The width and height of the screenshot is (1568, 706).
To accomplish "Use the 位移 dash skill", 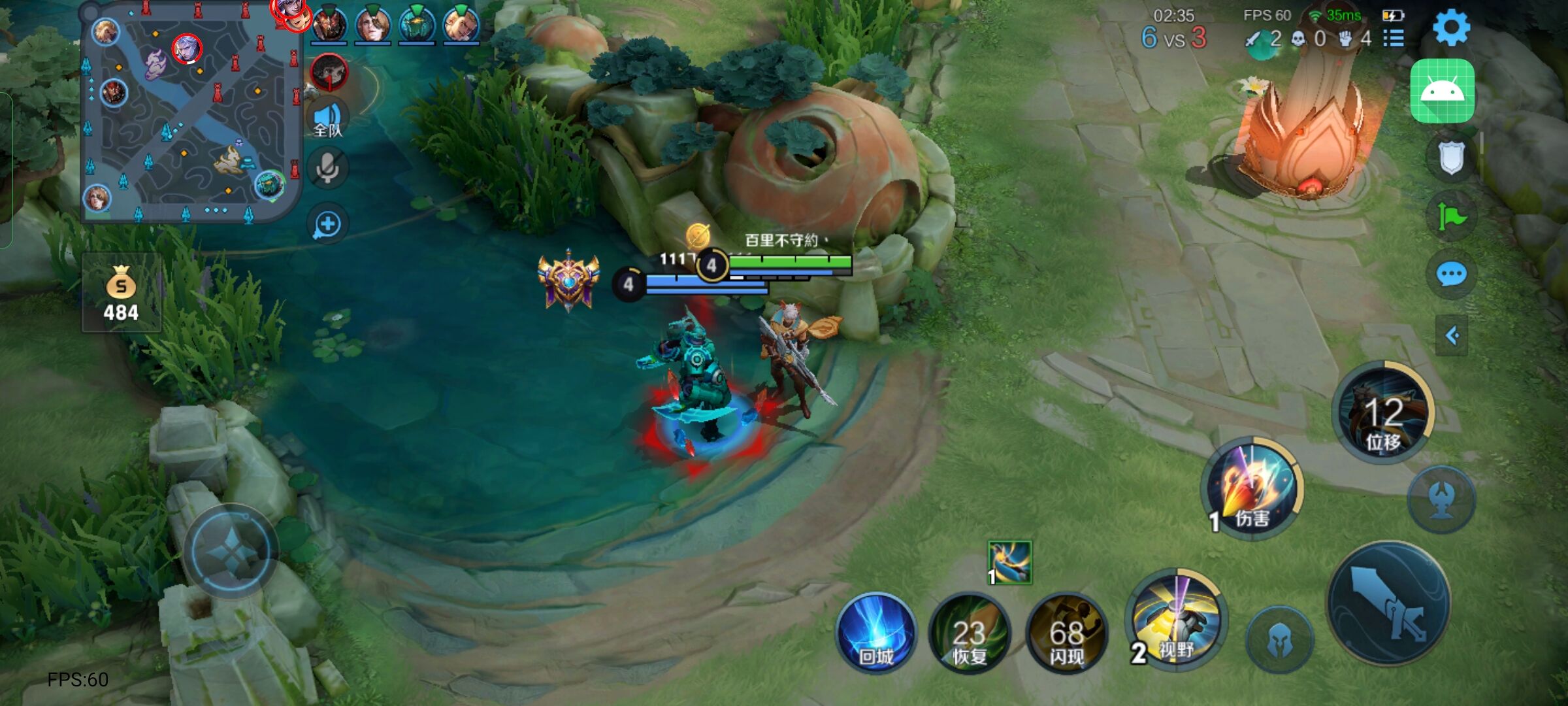I will point(1384,413).
